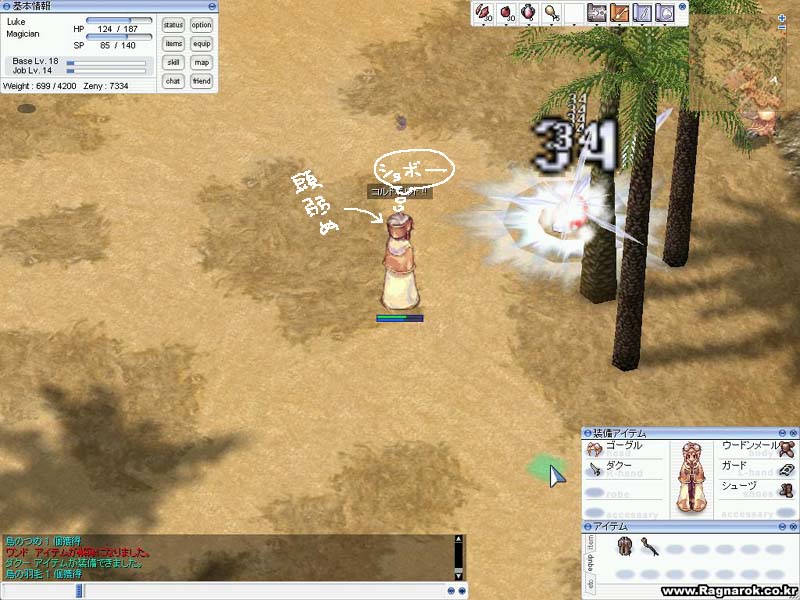The image size is (800, 600).
Task: Toggle the equip window button
Action: click(x=201, y=44)
